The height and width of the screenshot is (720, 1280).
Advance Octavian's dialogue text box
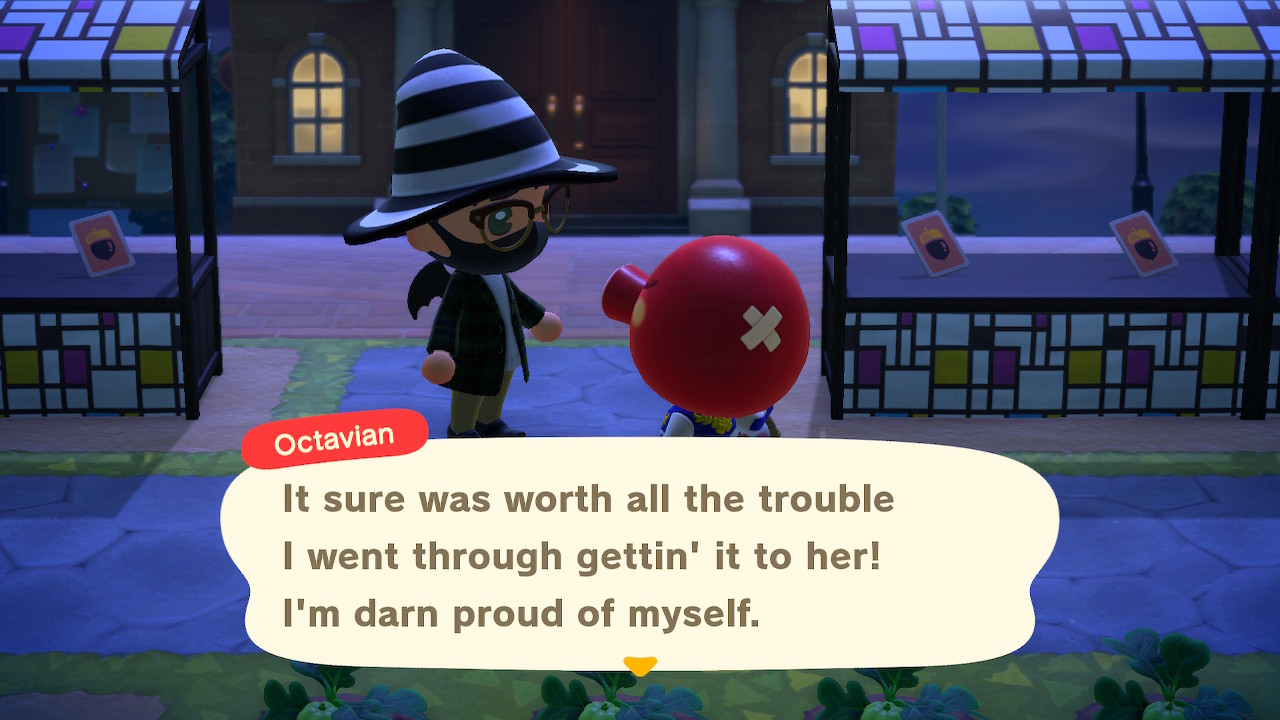[638, 555]
